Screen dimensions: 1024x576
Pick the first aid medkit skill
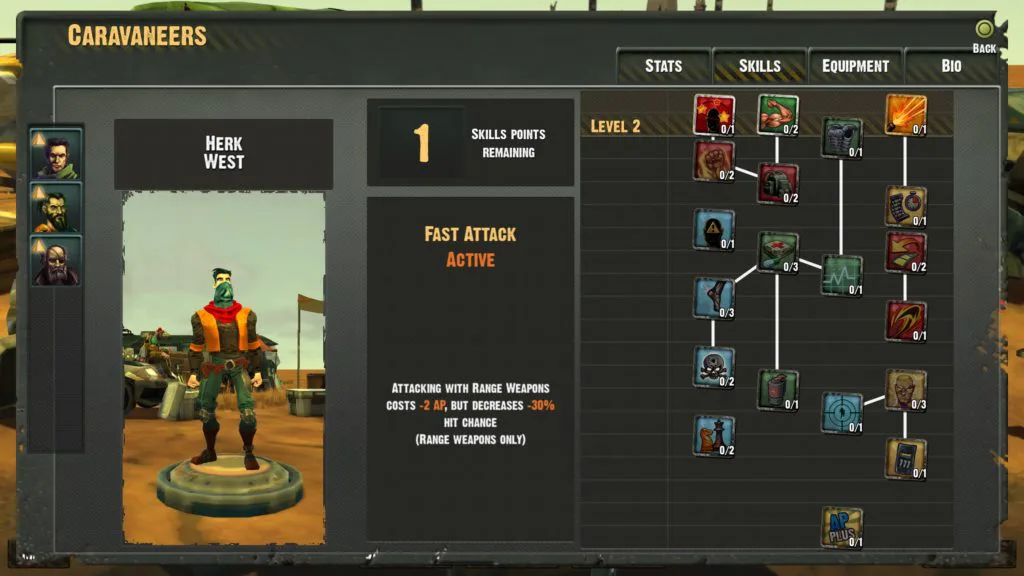coord(777,251)
